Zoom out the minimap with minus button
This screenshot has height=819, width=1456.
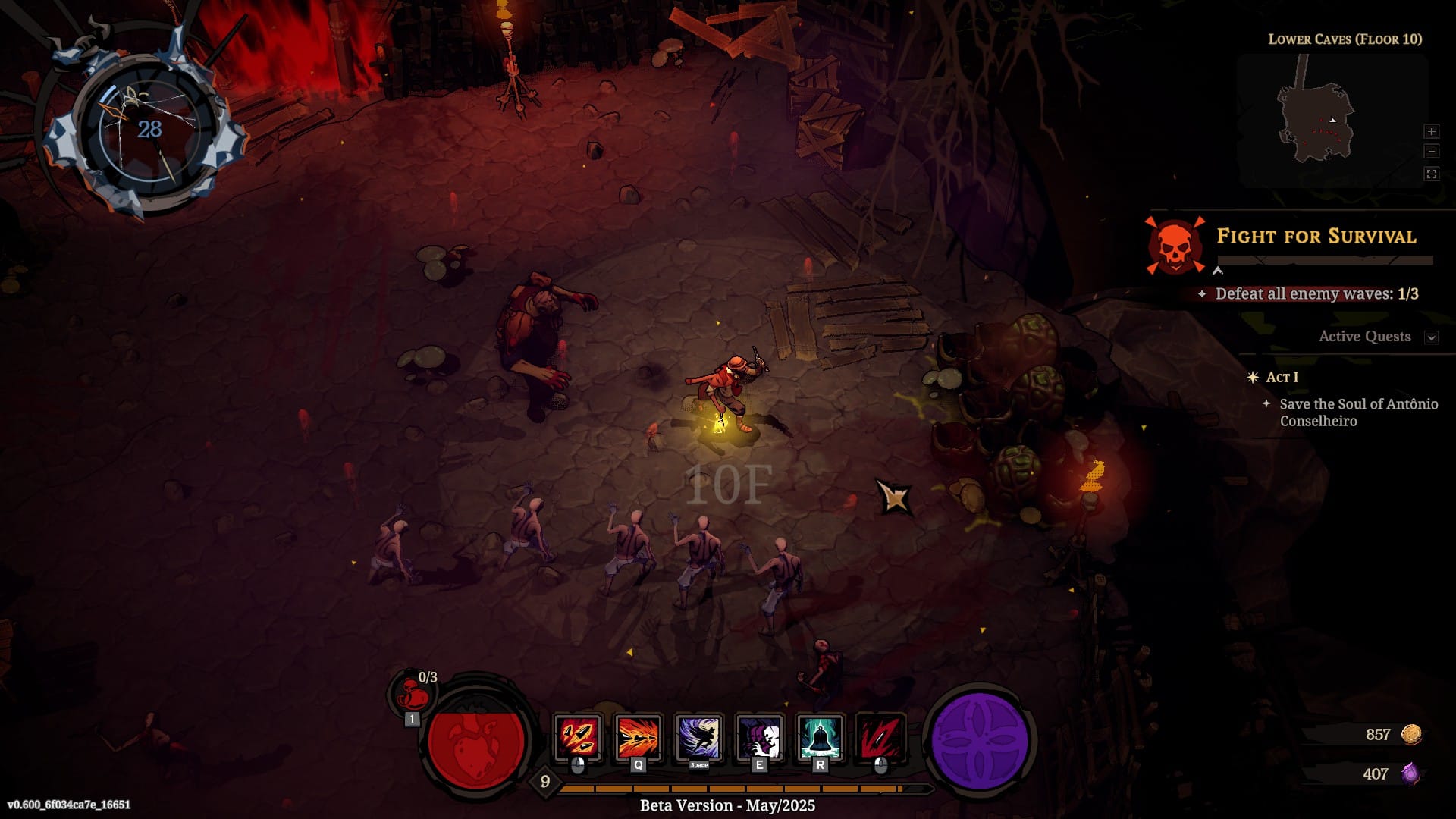1431,152
